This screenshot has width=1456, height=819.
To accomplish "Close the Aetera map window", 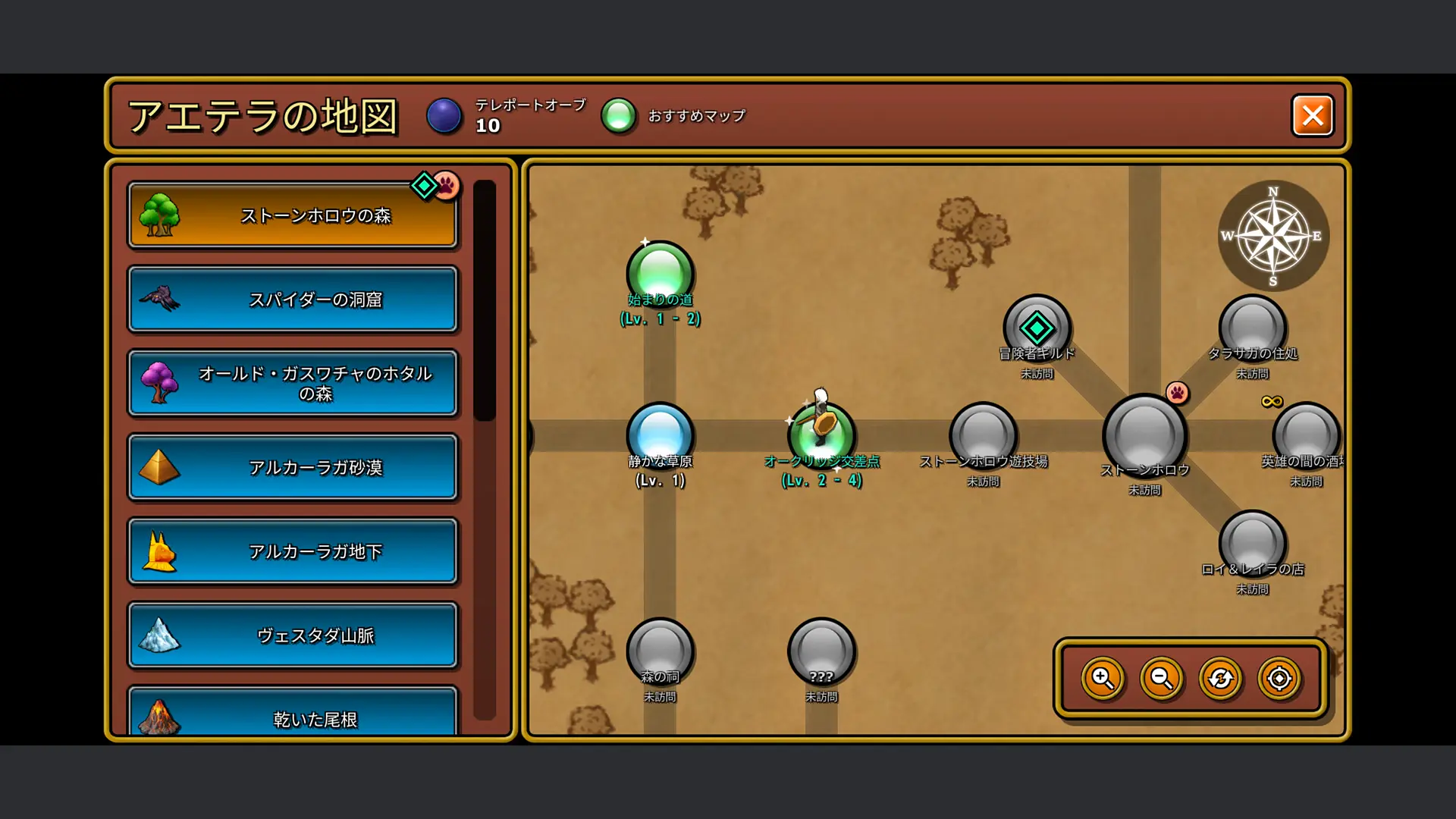I will coord(1312,115).
